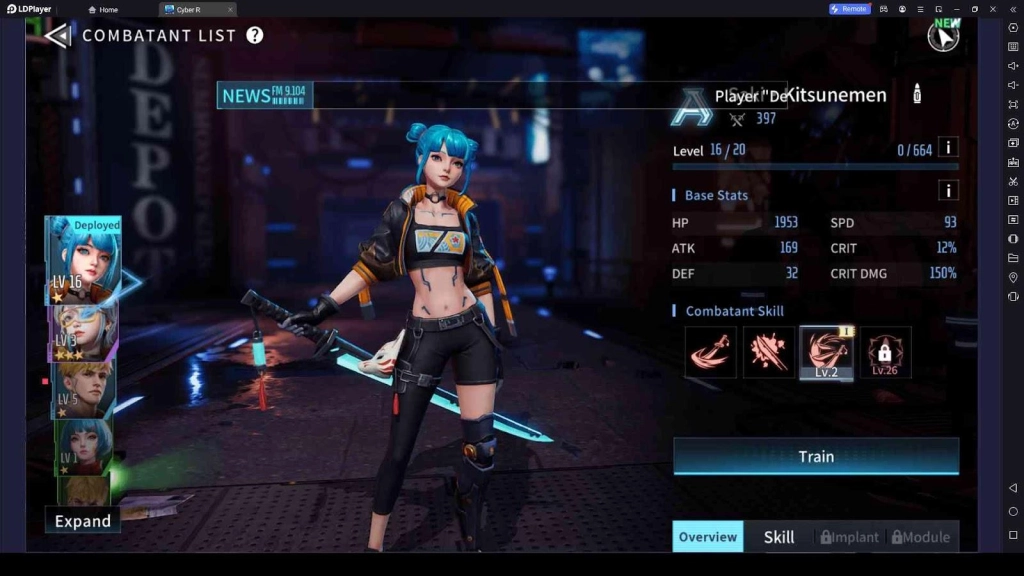Switch to the Skill tab
This screenshot has width=1024, height=576.
pos(779,537)
